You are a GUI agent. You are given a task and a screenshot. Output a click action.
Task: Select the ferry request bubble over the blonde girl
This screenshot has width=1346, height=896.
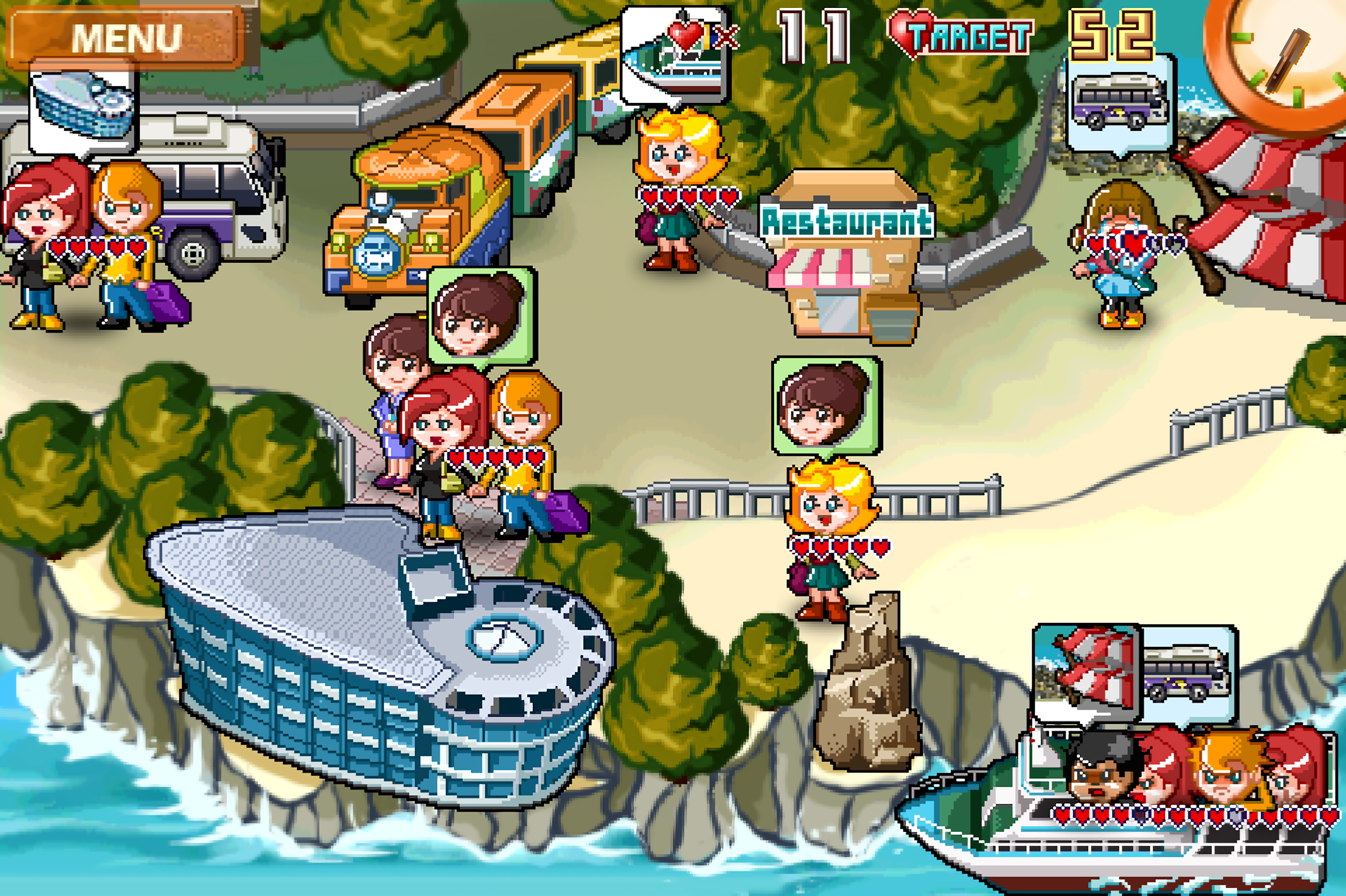tap(674, 55)
